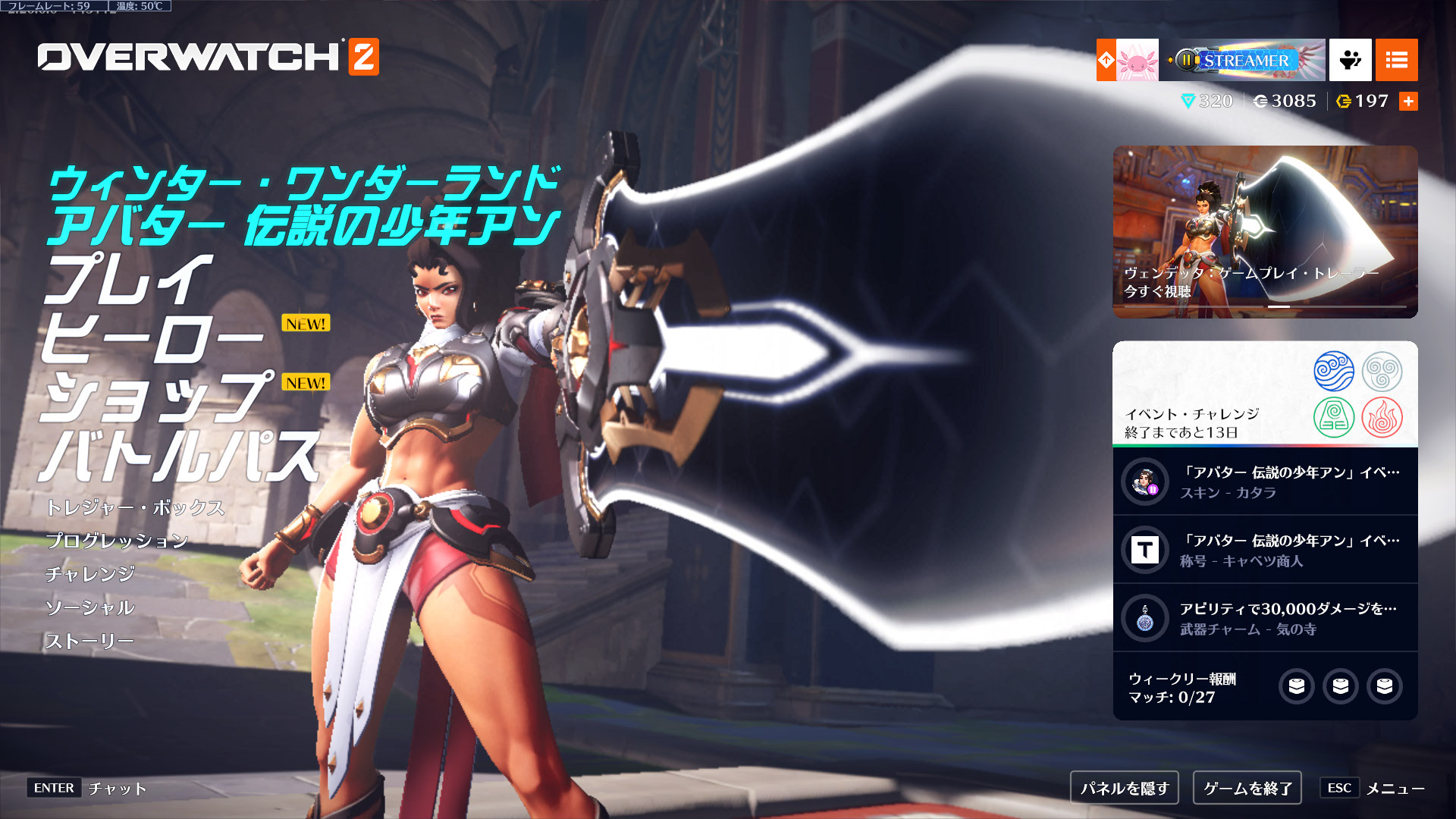Open the Progression (プログレッション) menu
Image resolution: width=1456 pixels, height=819 pixels.
click(117, 541)
